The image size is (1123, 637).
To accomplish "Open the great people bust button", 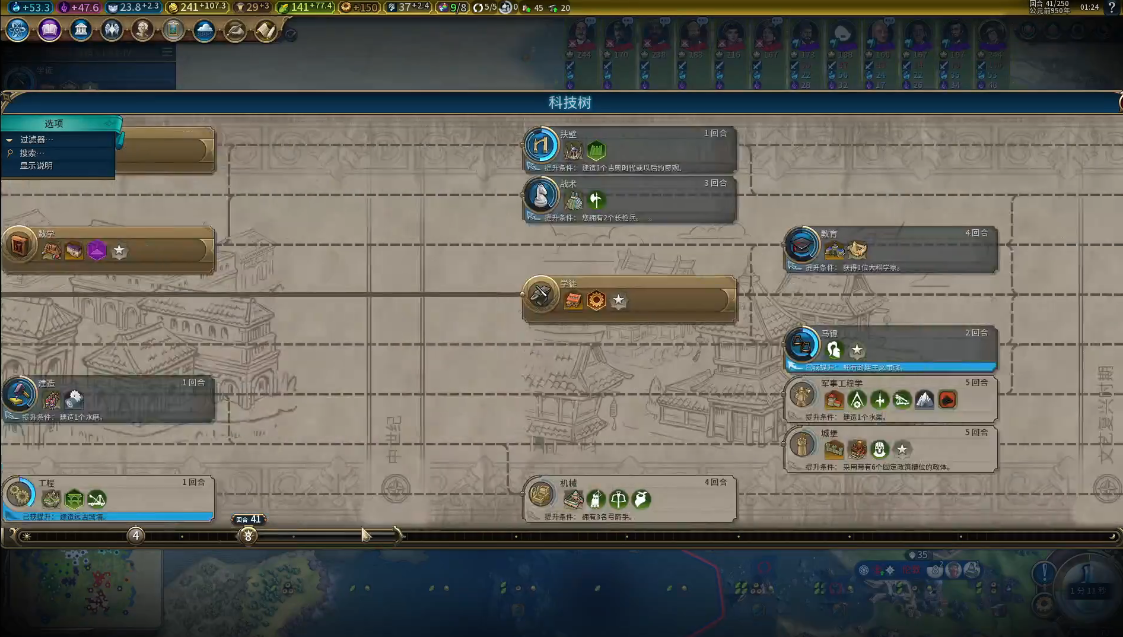I will click(143, 30).
